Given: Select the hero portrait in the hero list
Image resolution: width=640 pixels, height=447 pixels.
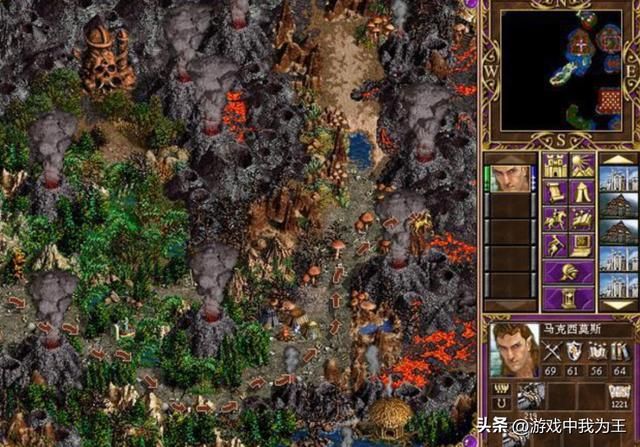Looking at the screenshot, I should point(513,178).
